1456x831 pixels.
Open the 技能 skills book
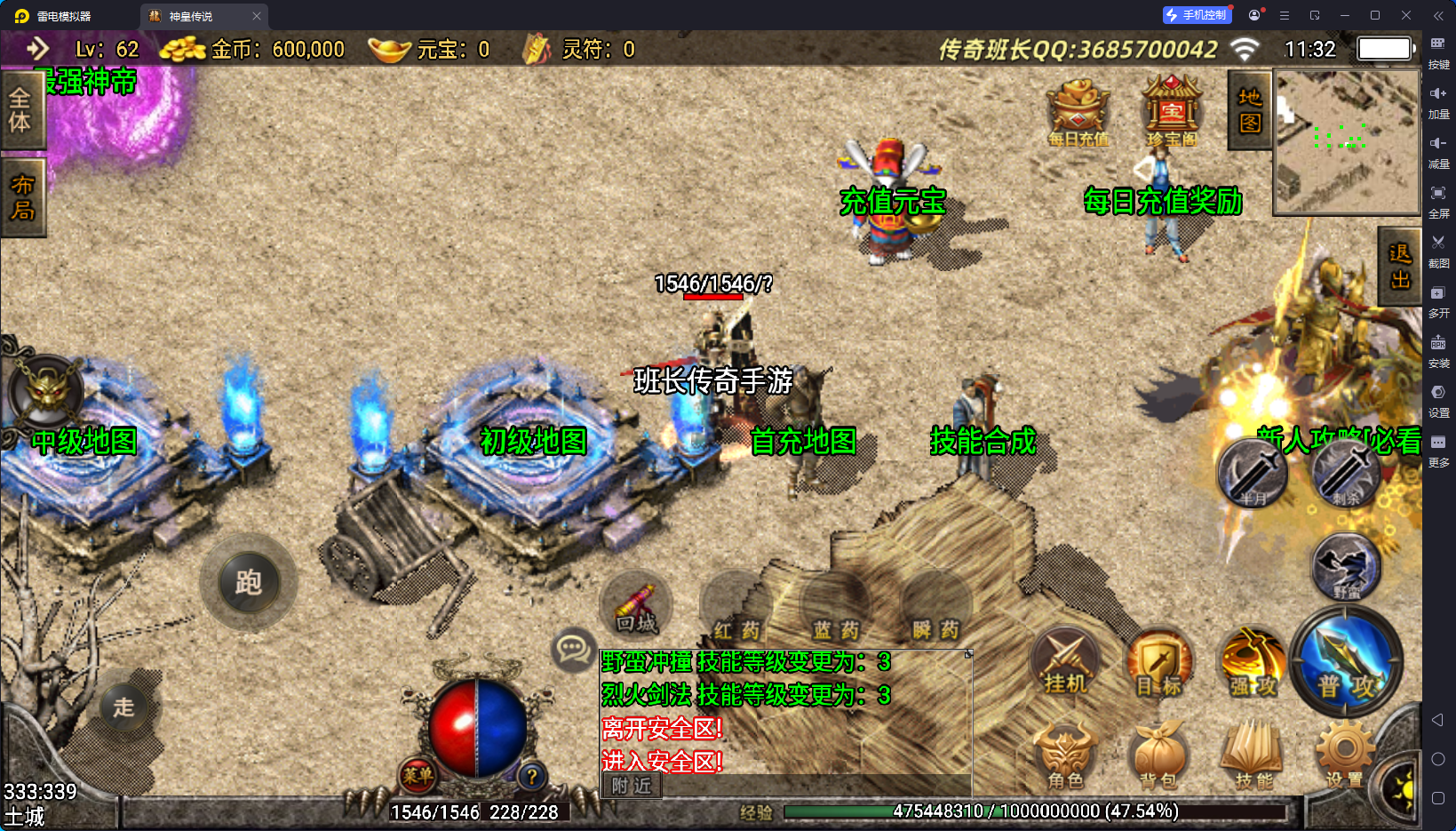1253,757
